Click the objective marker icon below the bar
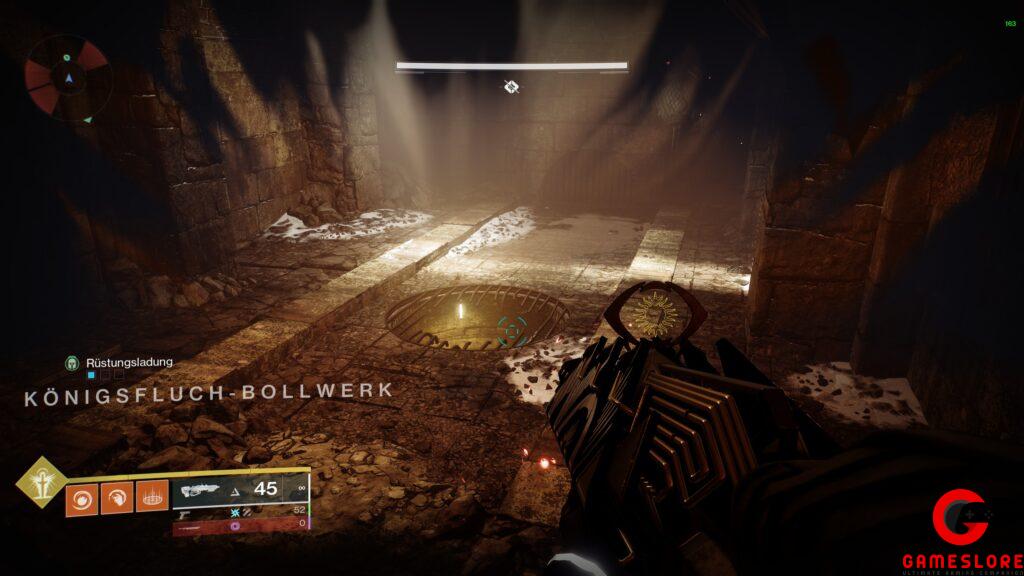Viewport: 1024px width, 576px height. pos(511,87)
